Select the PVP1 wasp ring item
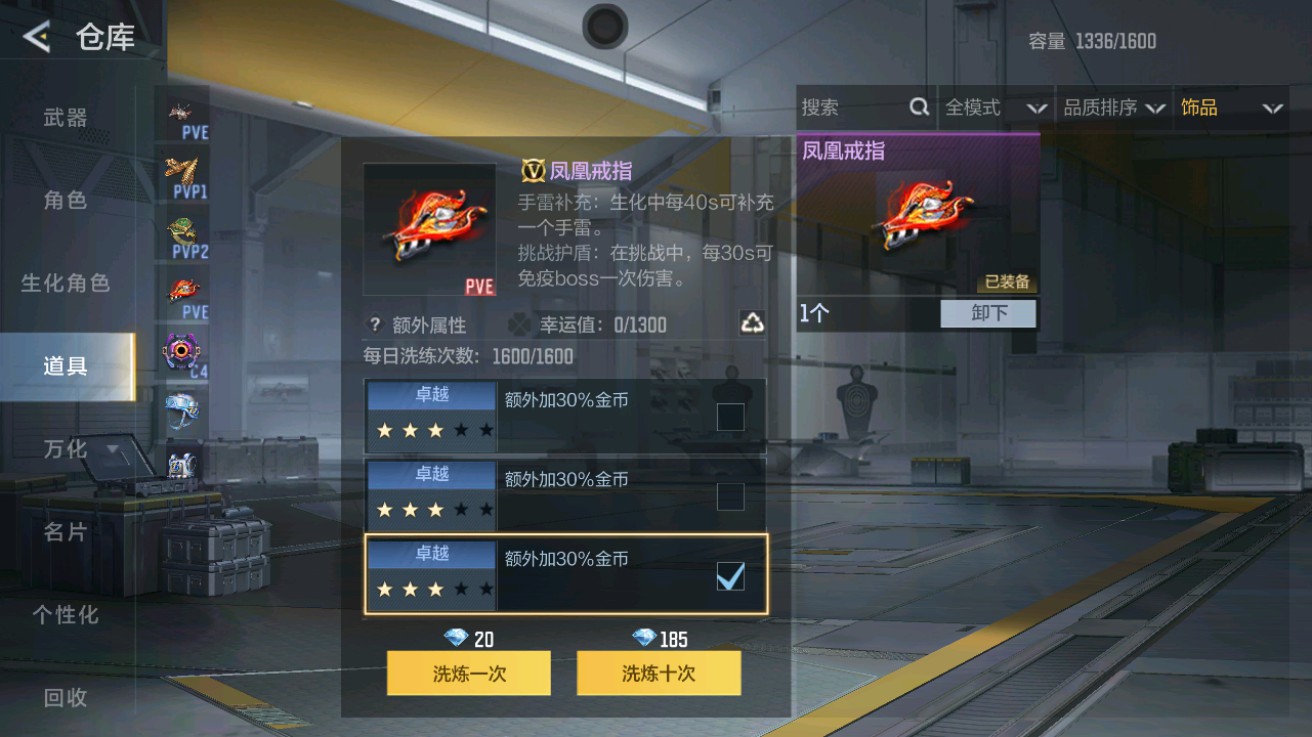 tap(184, 170)
